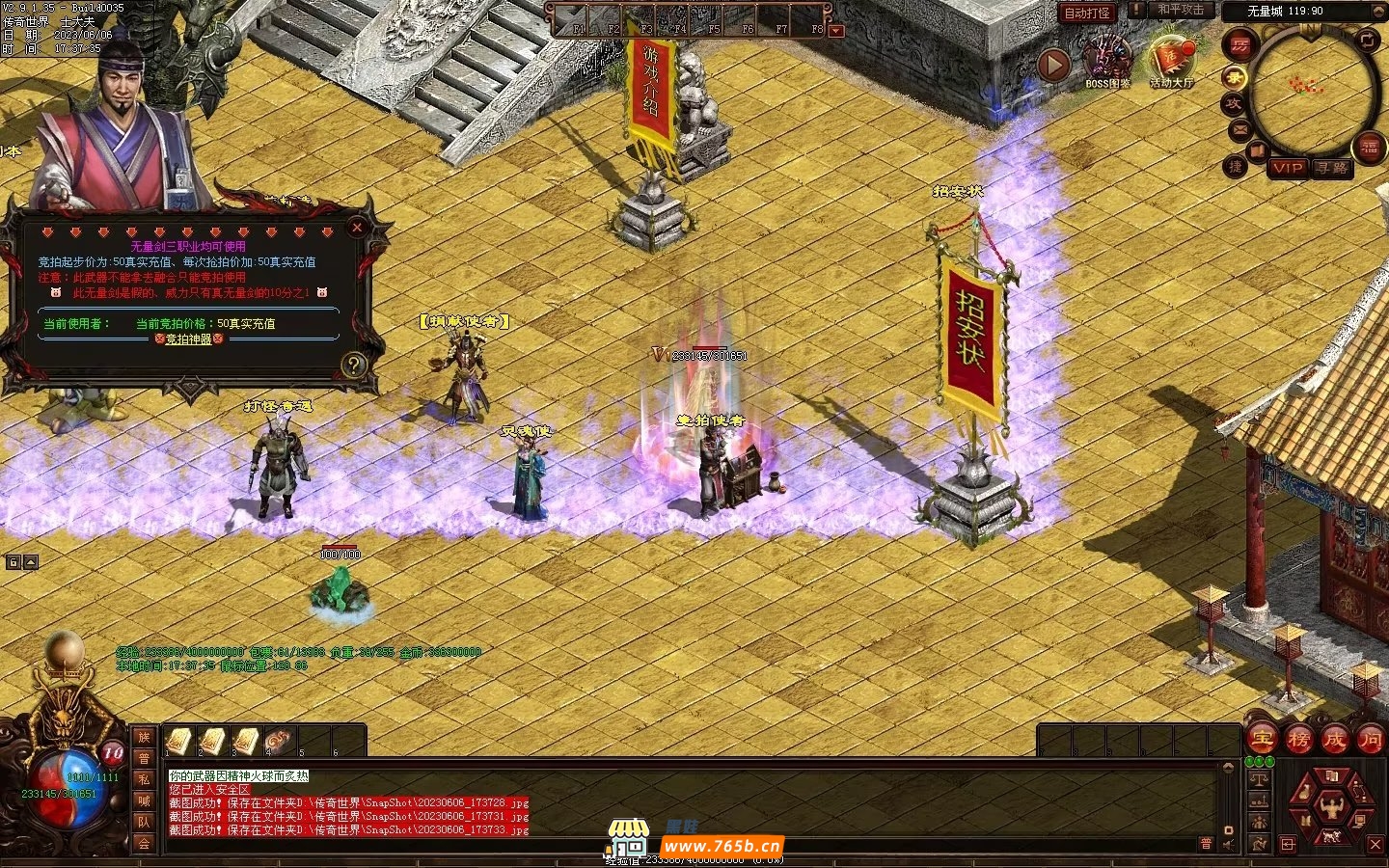Switch the 和平攻击 attack mode
This screenshot has height=868, width=1389.
pos(1181,11)
